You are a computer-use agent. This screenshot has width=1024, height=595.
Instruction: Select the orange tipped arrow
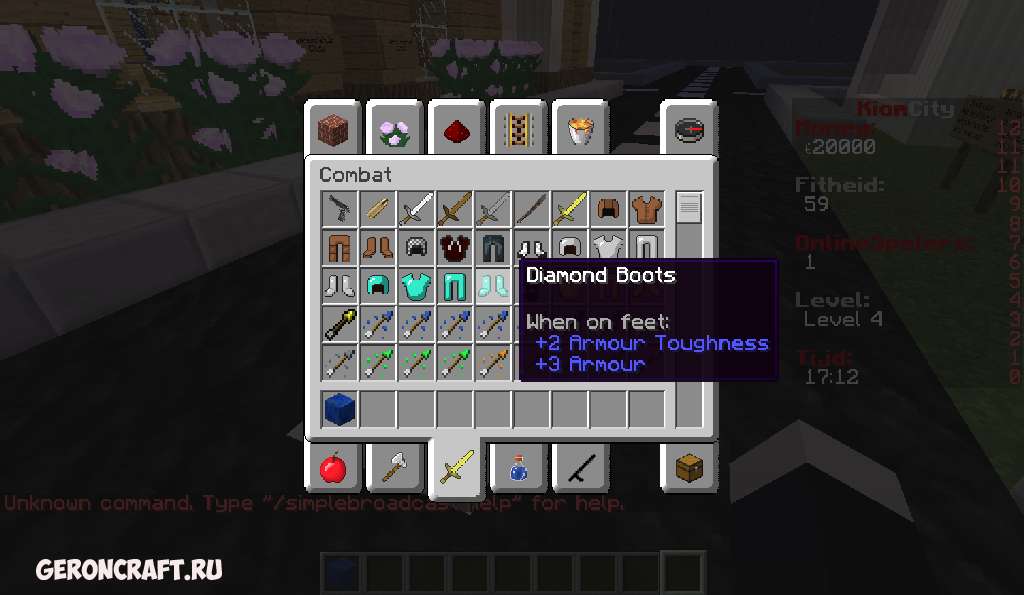493,362
